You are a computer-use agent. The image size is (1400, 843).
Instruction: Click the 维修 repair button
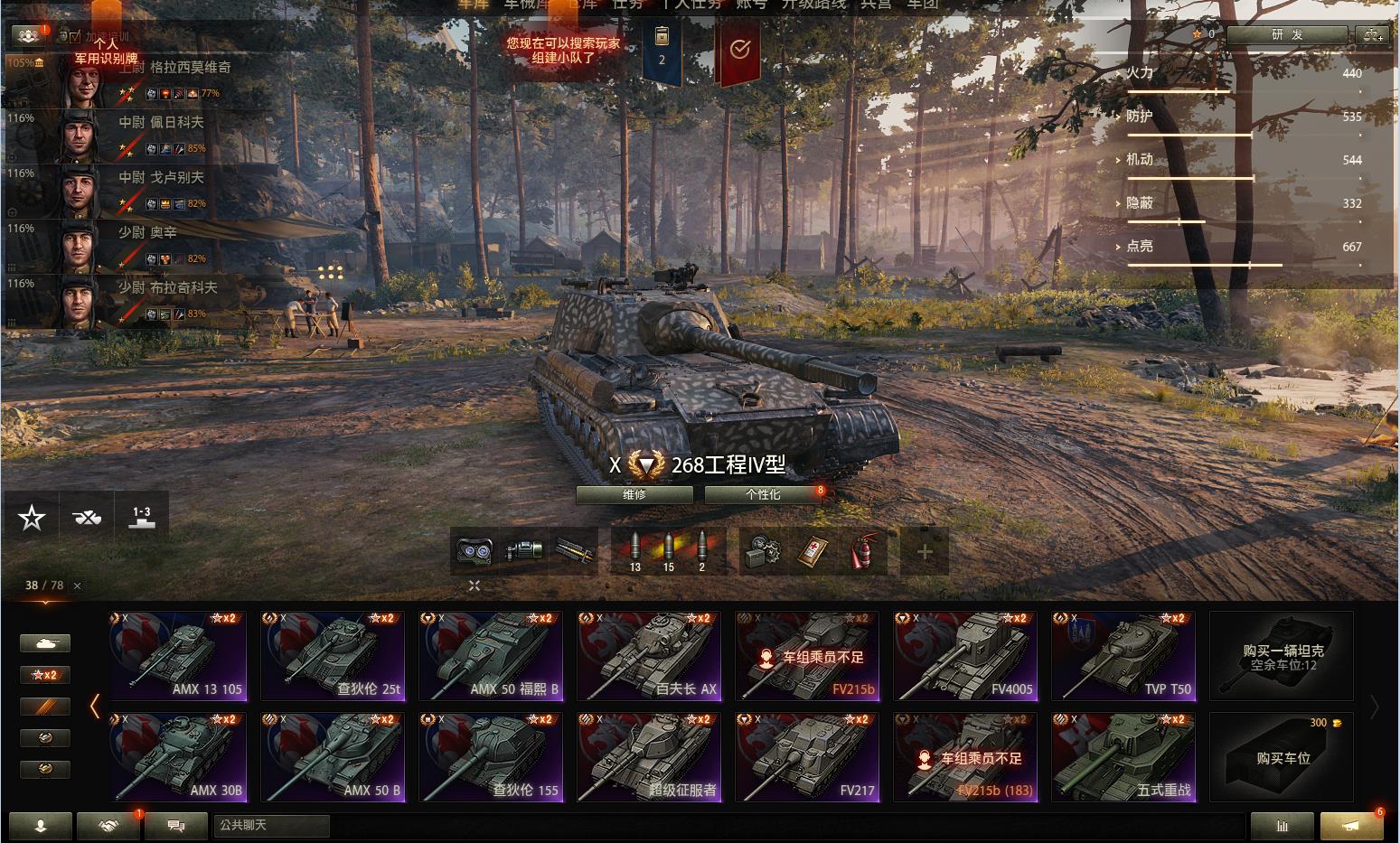tap(634, 495)
